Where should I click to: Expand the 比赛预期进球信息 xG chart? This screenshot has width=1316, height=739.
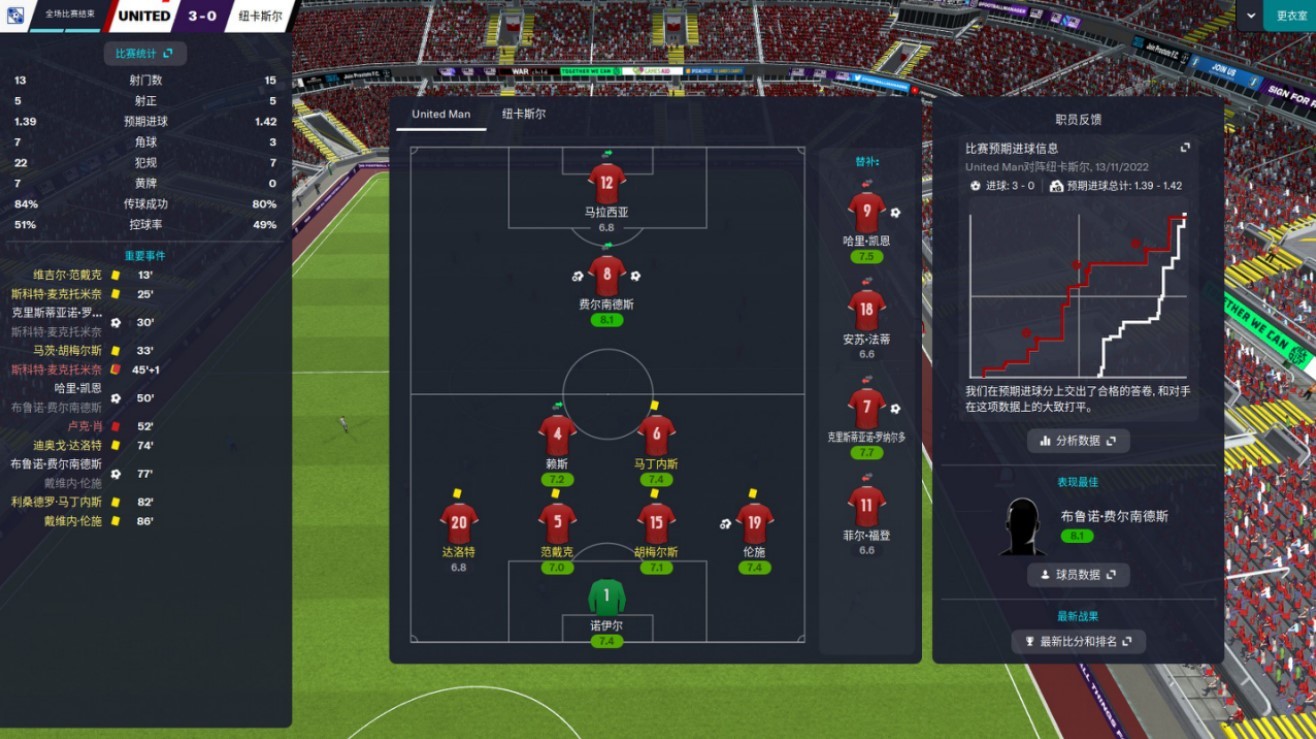tap(1185, 148)
